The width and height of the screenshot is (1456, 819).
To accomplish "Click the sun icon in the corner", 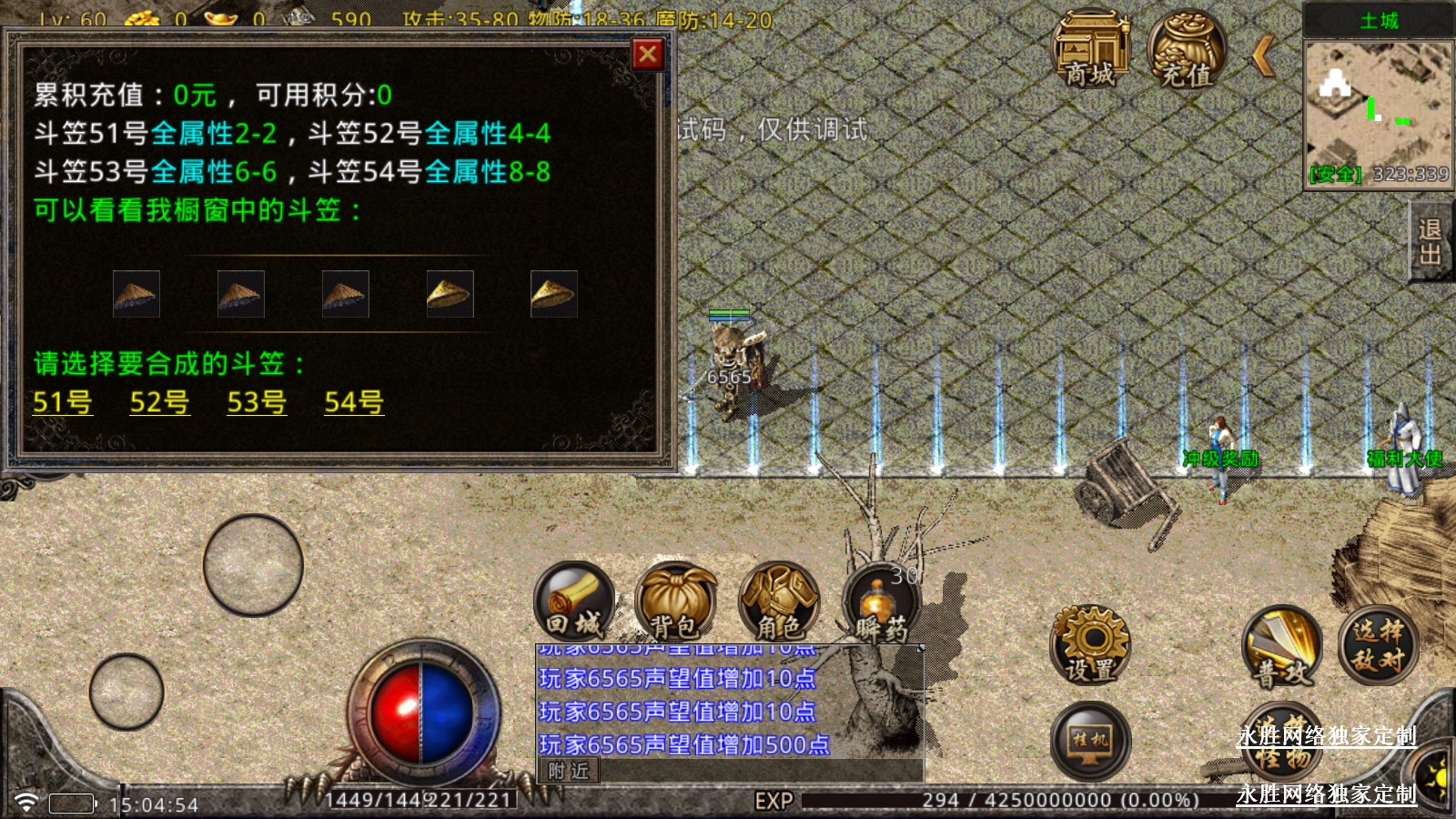I will [1438, 776].
